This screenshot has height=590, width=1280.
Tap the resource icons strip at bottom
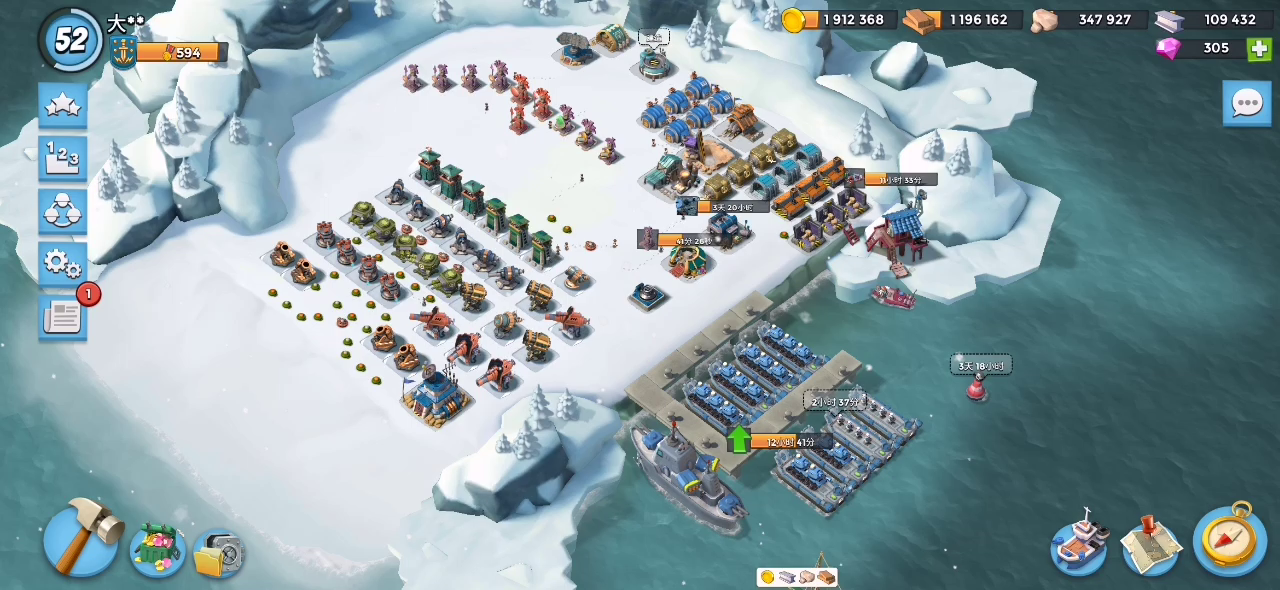click(x=797, y=577)
